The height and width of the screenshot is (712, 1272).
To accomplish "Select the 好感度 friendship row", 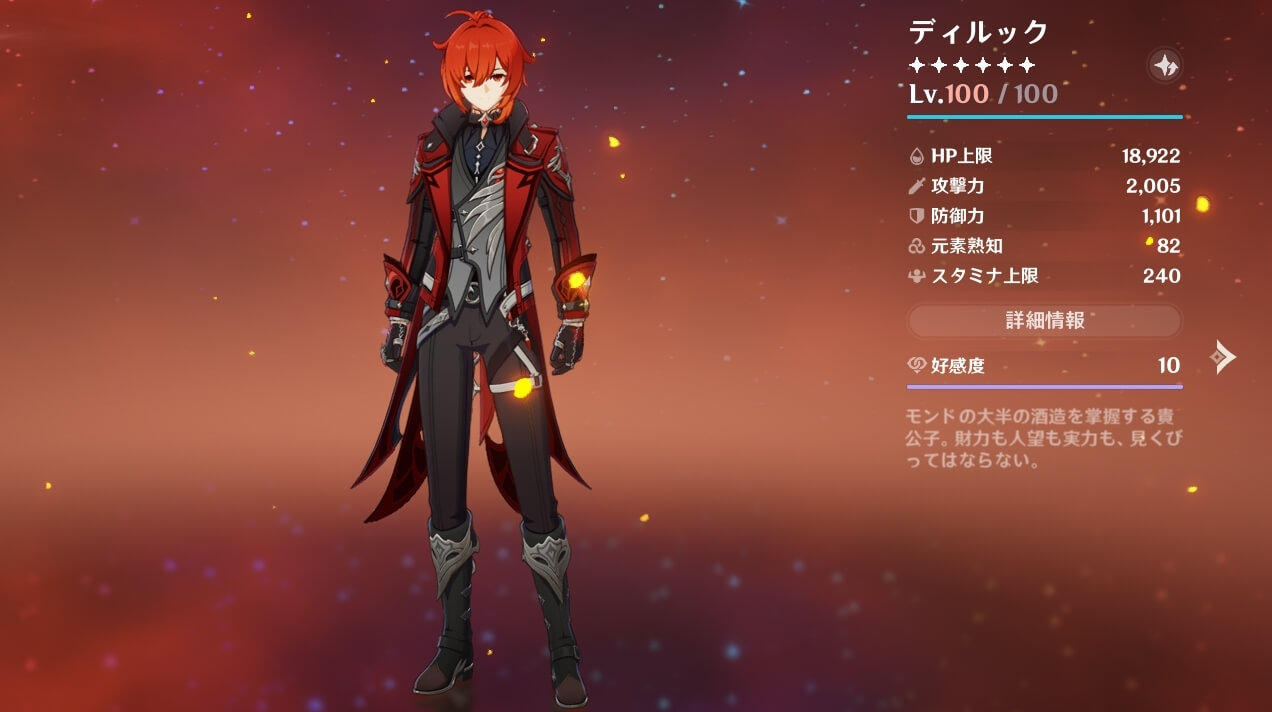I will coord(1044,366).
